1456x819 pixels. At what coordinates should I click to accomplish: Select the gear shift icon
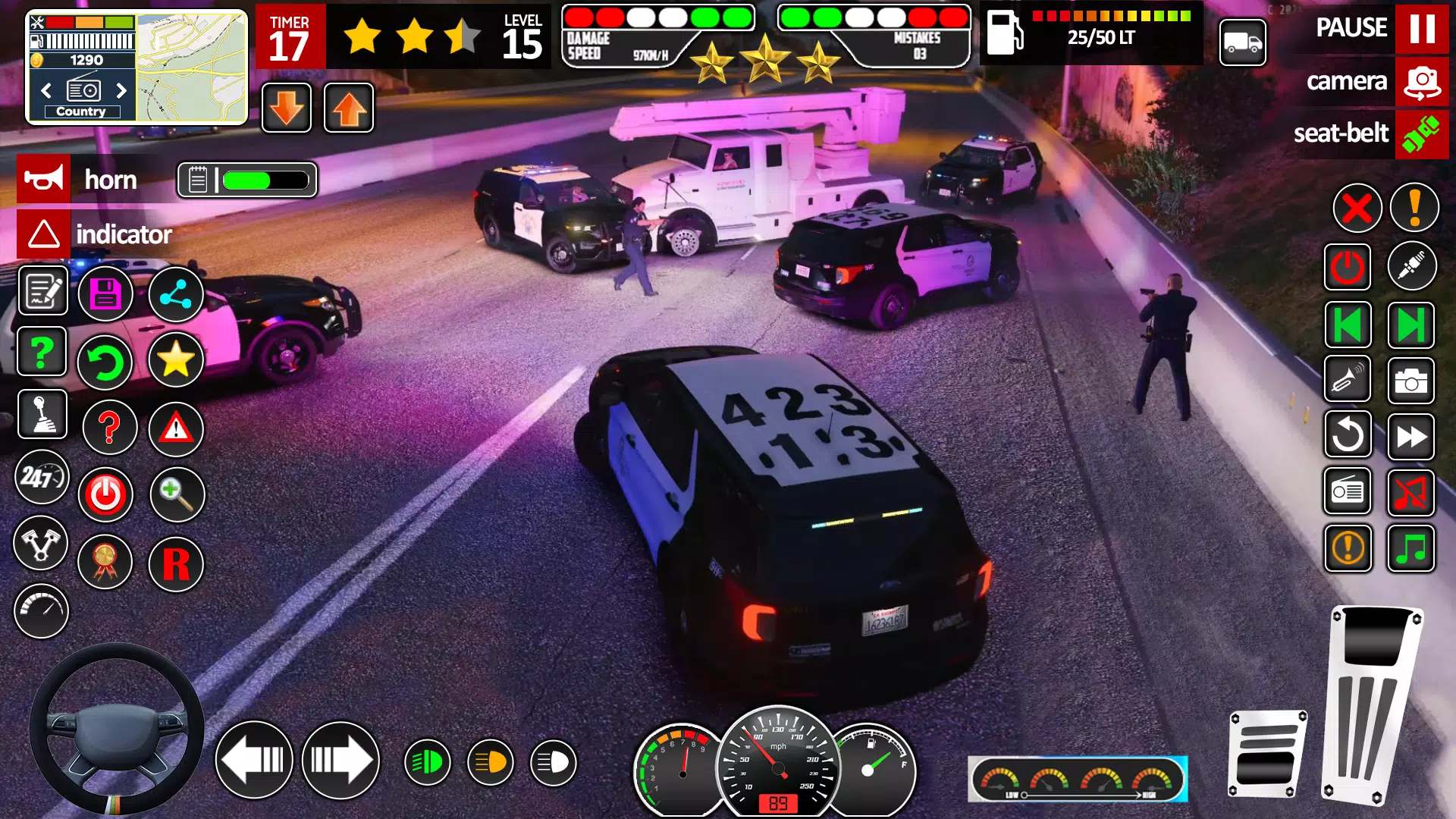[42, 413]
